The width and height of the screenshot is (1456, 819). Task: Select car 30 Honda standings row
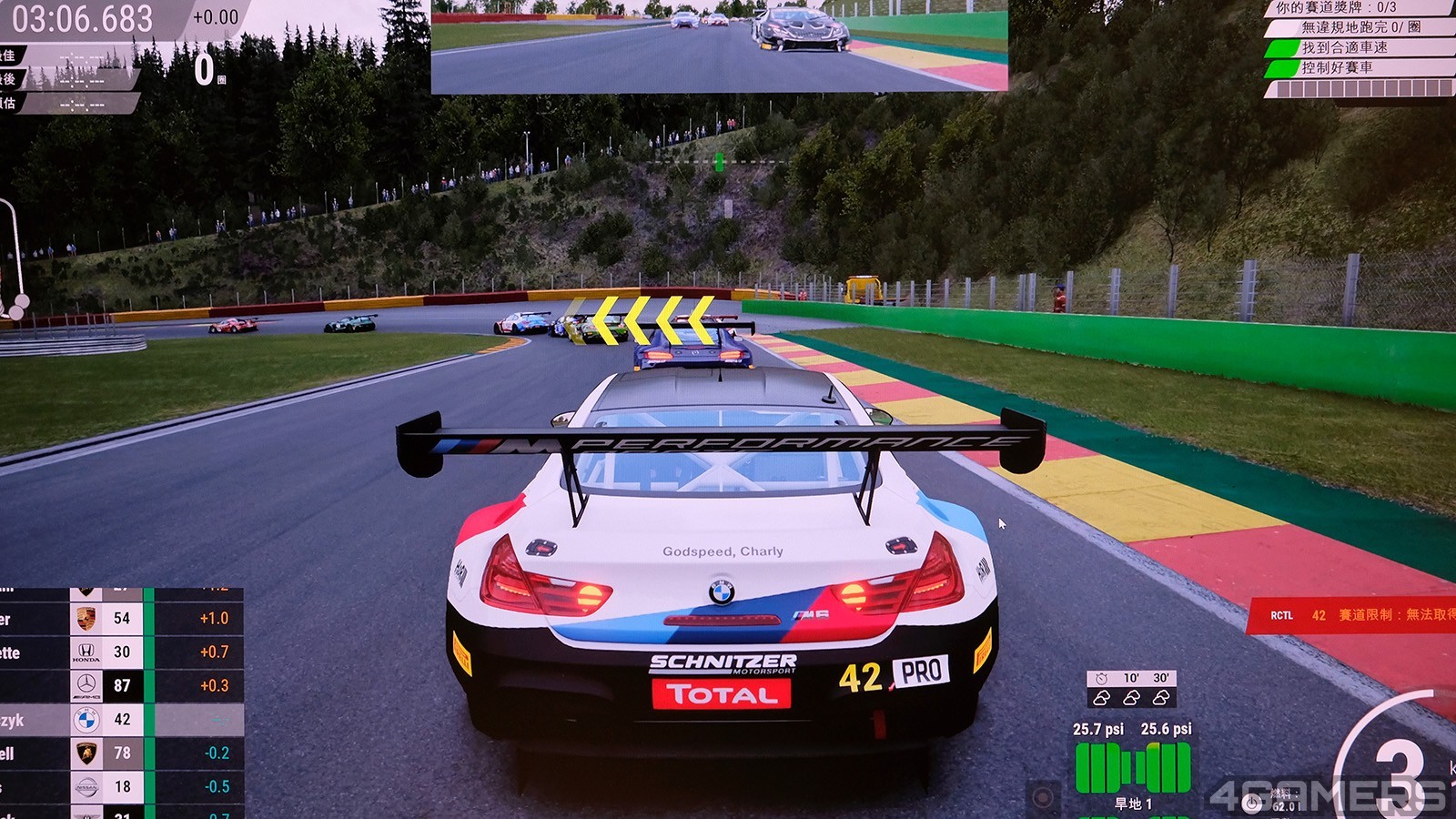(121, 652)
